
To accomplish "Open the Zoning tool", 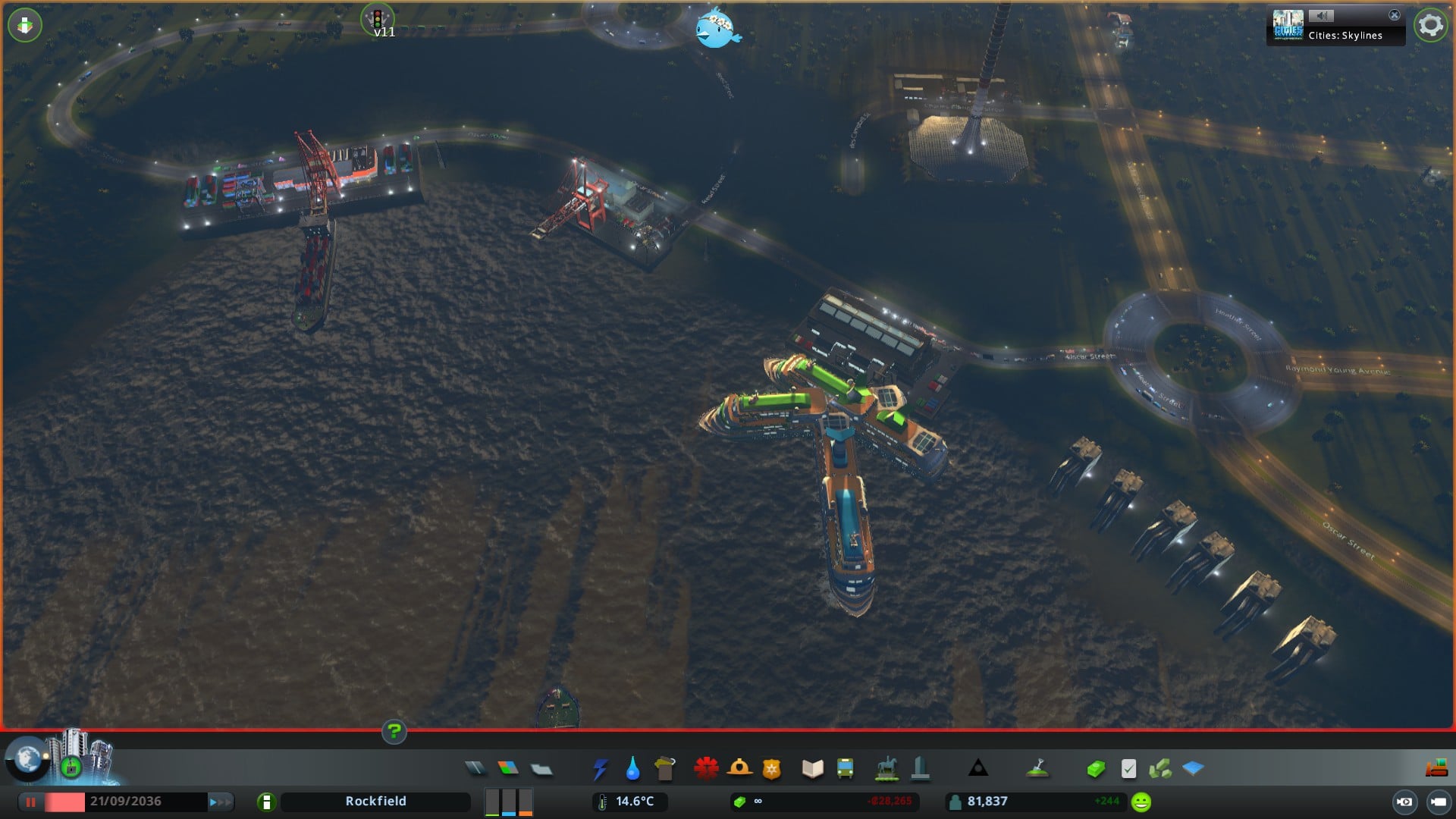I will pyautogui.click(x=508, y=769).
